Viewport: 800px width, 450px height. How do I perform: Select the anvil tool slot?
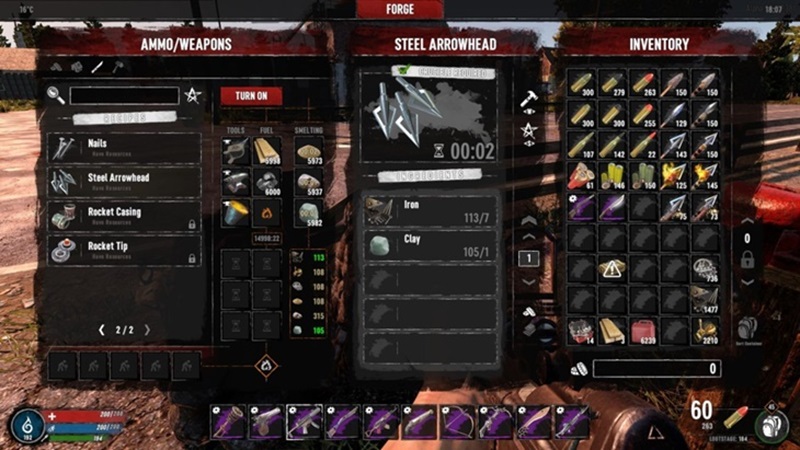[x=237, y=183]
